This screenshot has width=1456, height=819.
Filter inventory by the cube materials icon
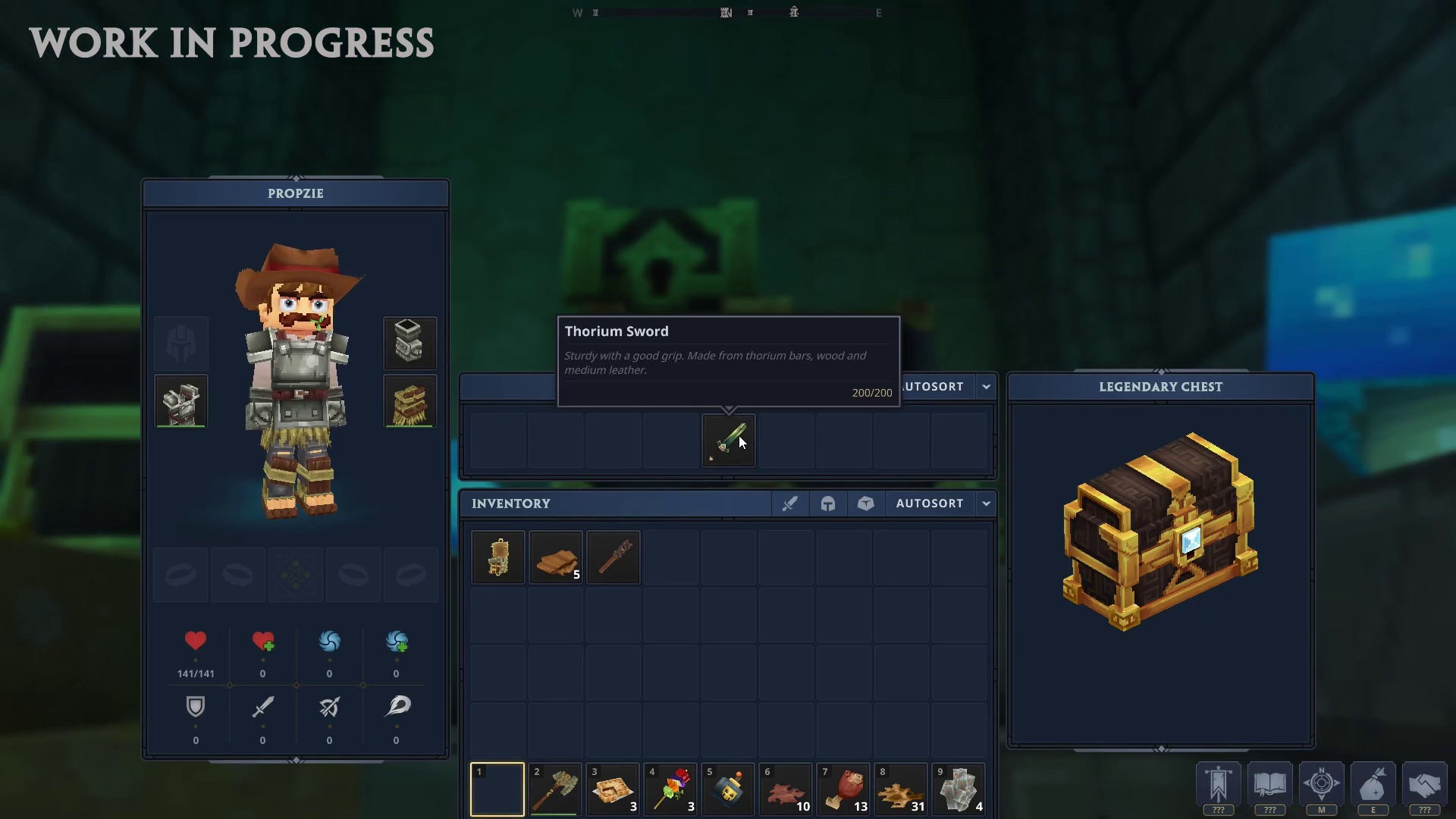coord(865,504)
